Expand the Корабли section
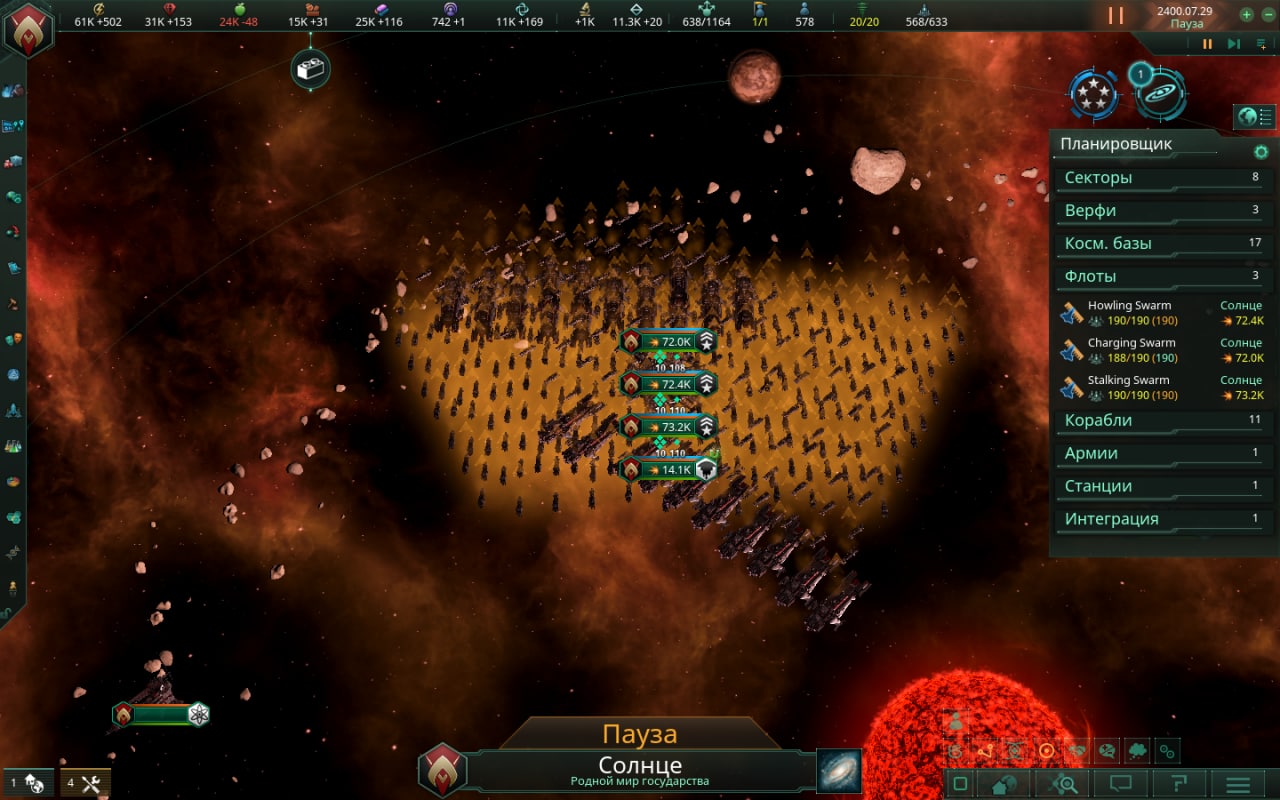Screen dimensions: 1280x800 [x=1160, y=421]
